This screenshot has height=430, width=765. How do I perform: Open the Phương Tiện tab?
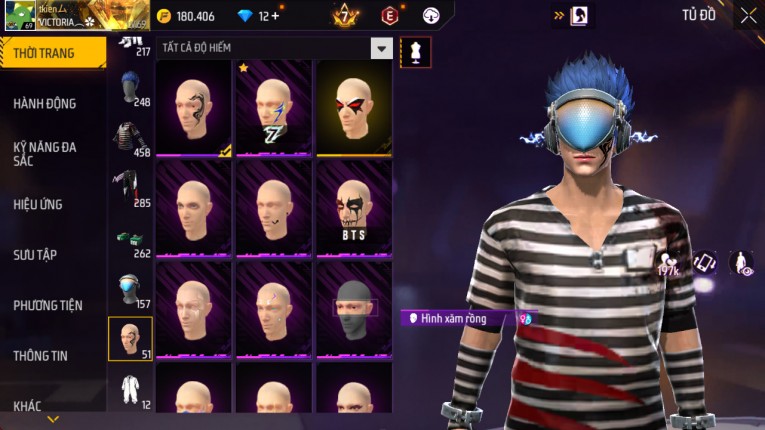[x=48, y=305]
